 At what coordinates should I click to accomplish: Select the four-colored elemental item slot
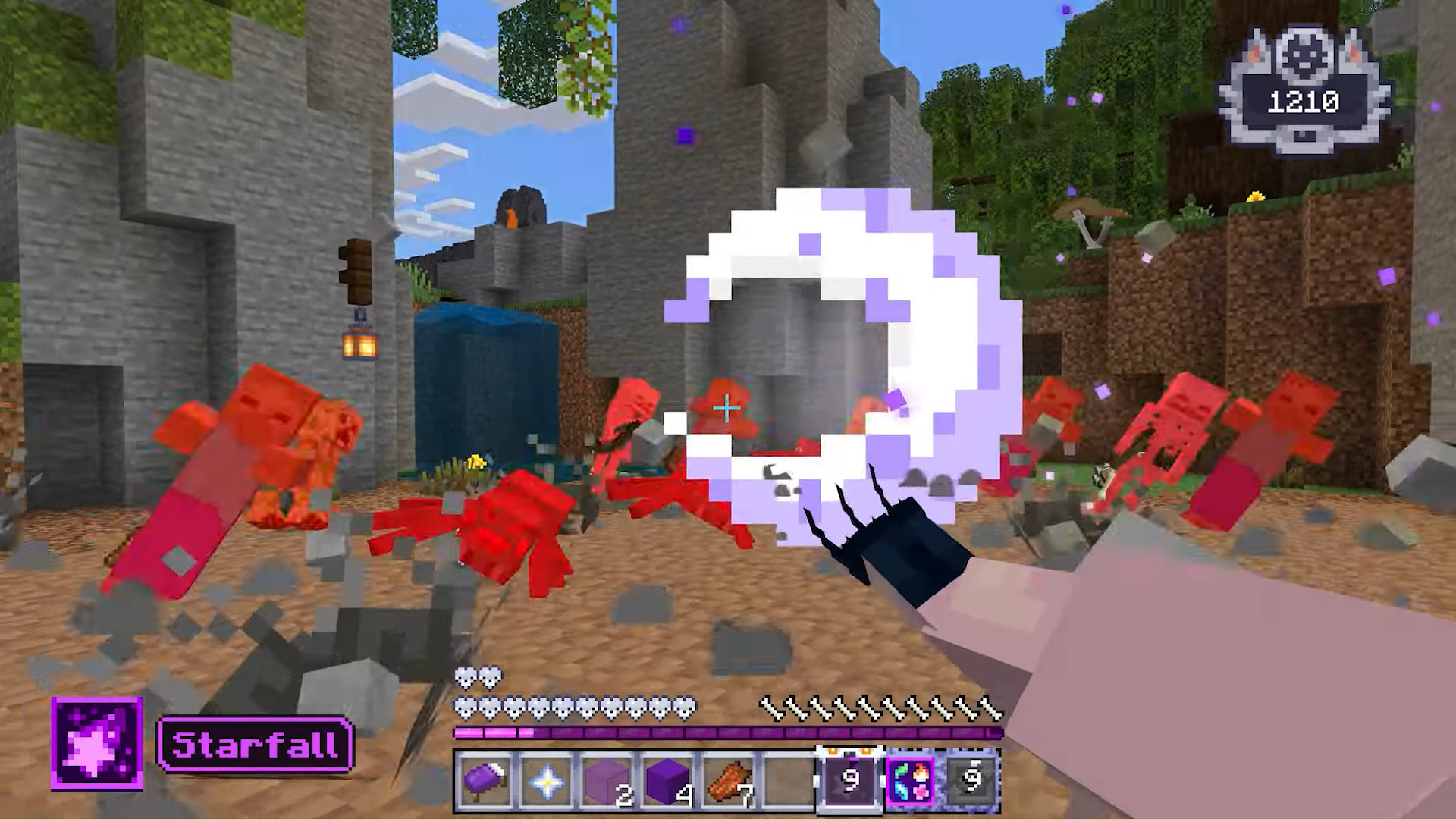(911, 780)
